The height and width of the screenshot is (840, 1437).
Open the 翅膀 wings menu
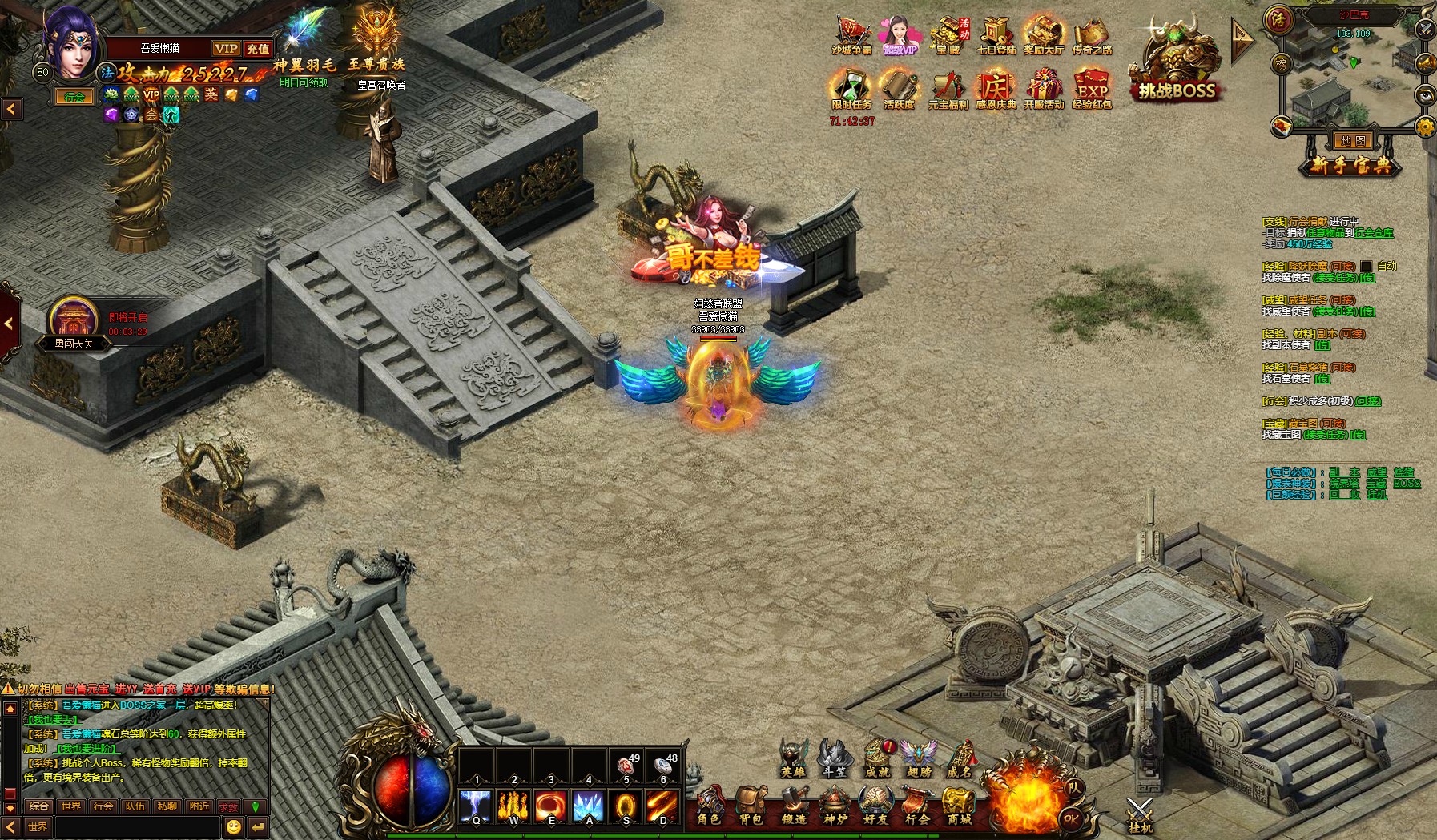(x=919, y=758)
